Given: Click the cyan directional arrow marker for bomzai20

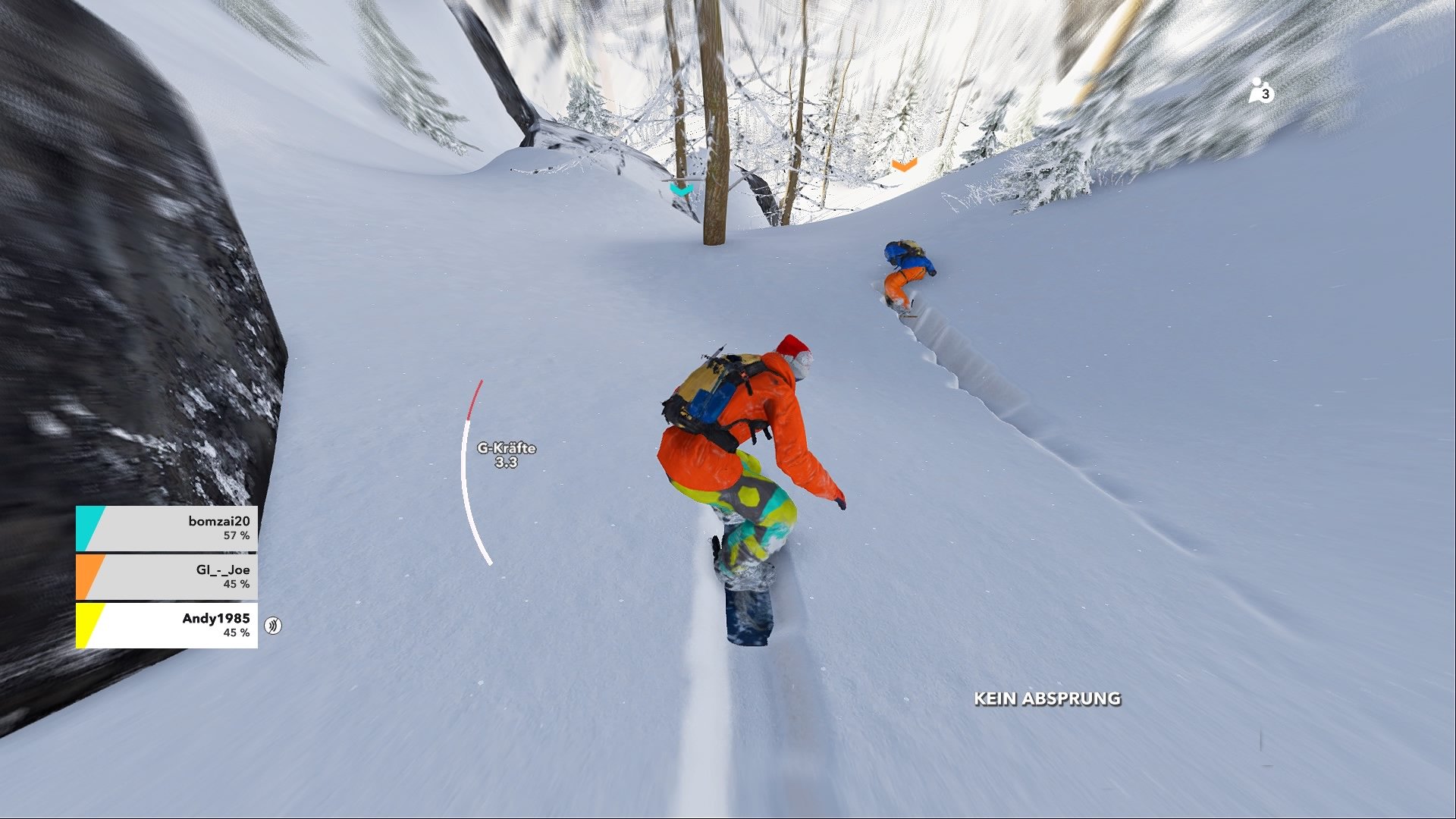Looking at the screenshot, I should [x=680, y=188].
